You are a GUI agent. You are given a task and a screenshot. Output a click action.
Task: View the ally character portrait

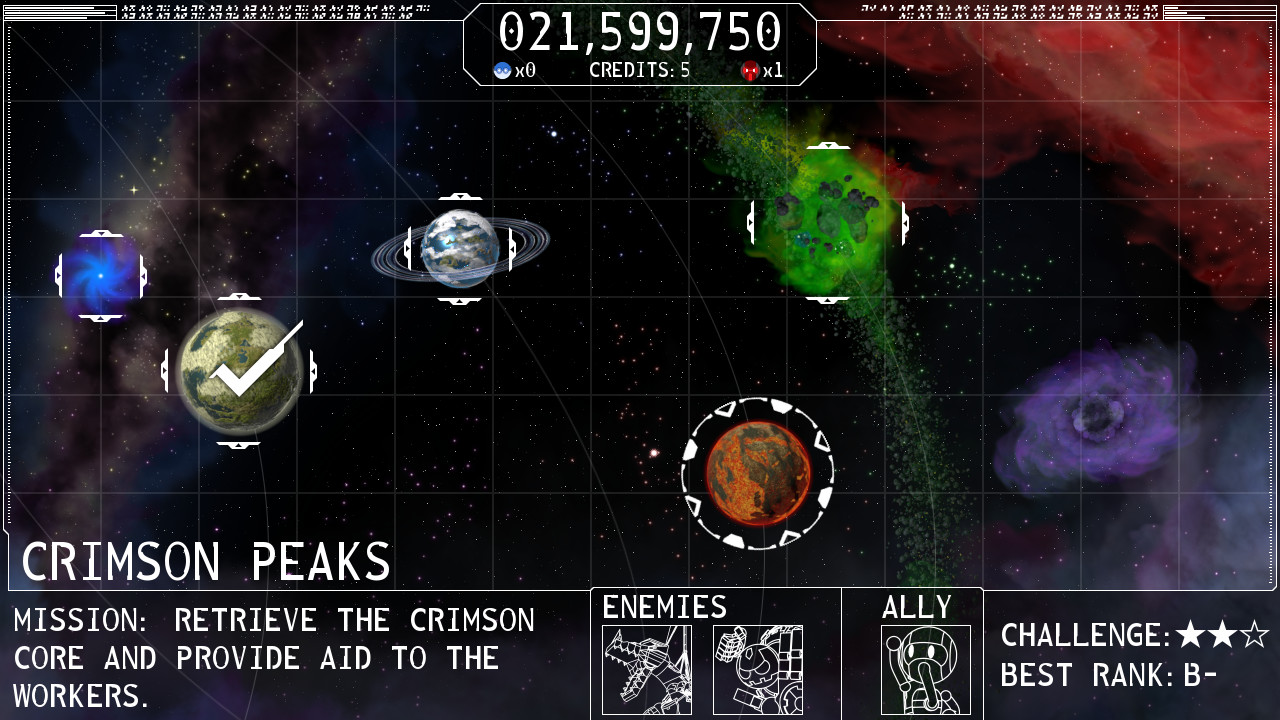(925, 669)
